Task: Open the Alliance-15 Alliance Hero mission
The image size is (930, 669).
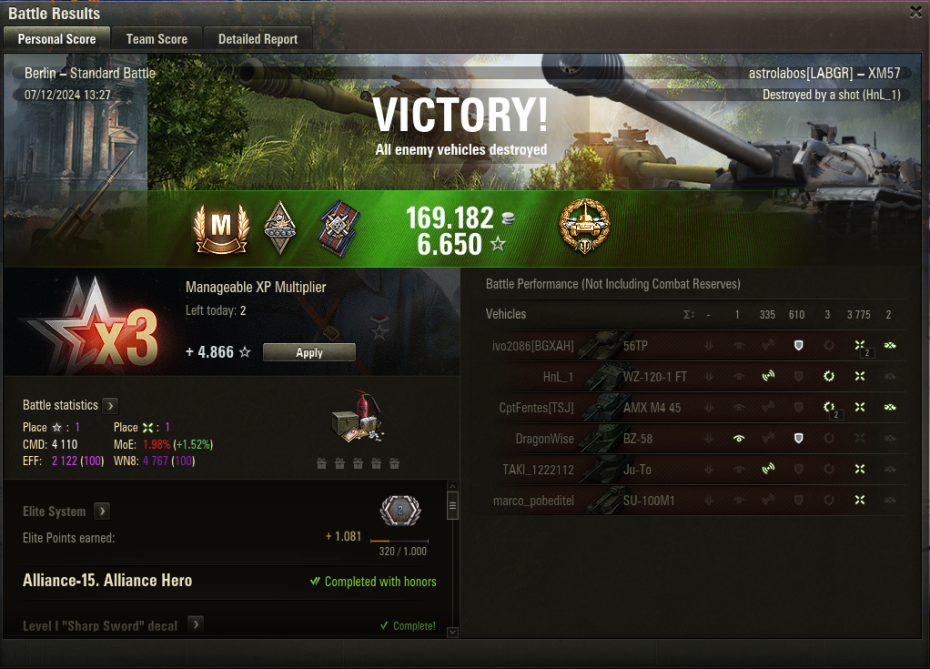Action: pyautogui.click(x=108, y=580)
